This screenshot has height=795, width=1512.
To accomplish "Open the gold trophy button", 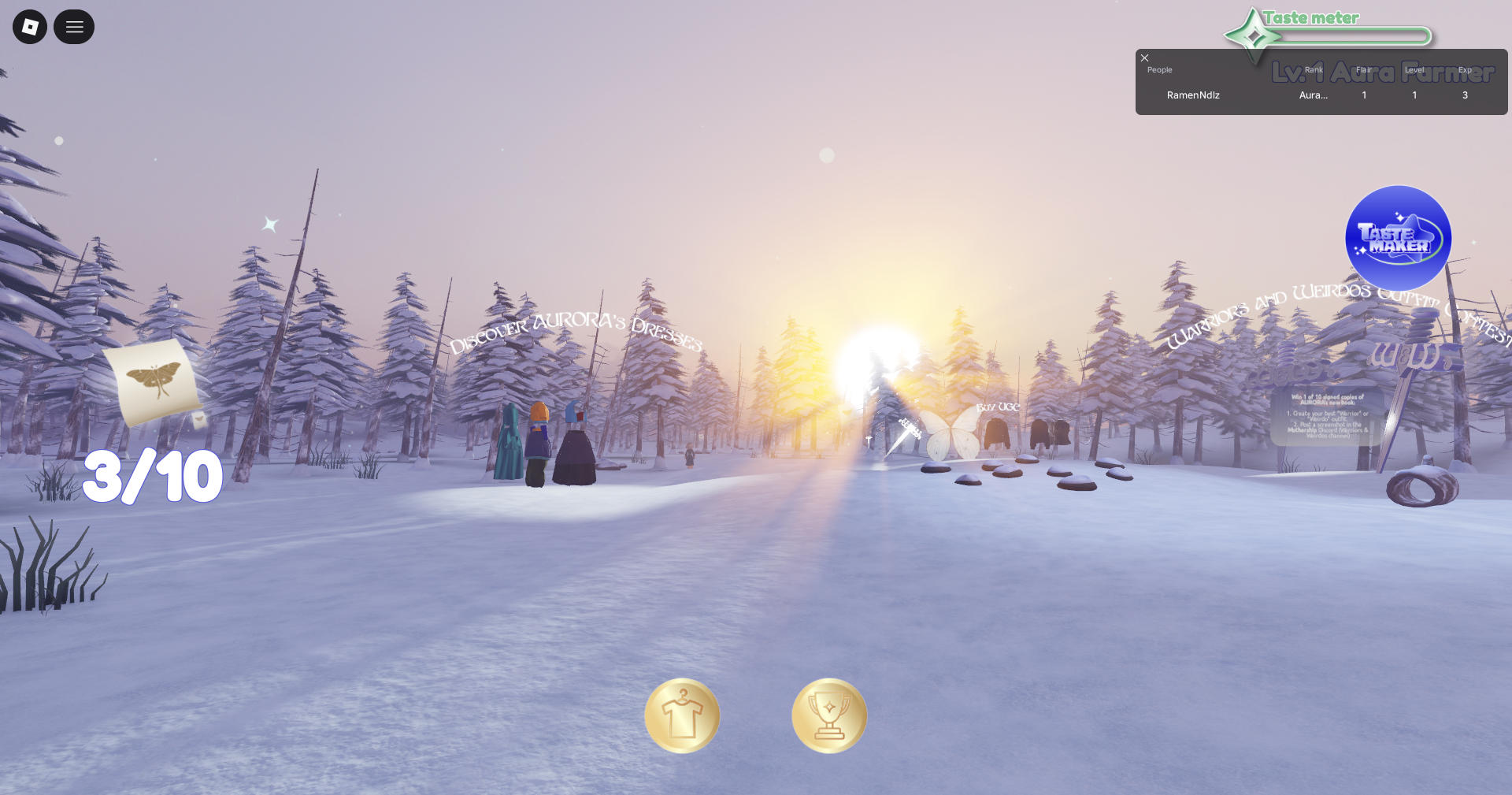I will [829, 715].
